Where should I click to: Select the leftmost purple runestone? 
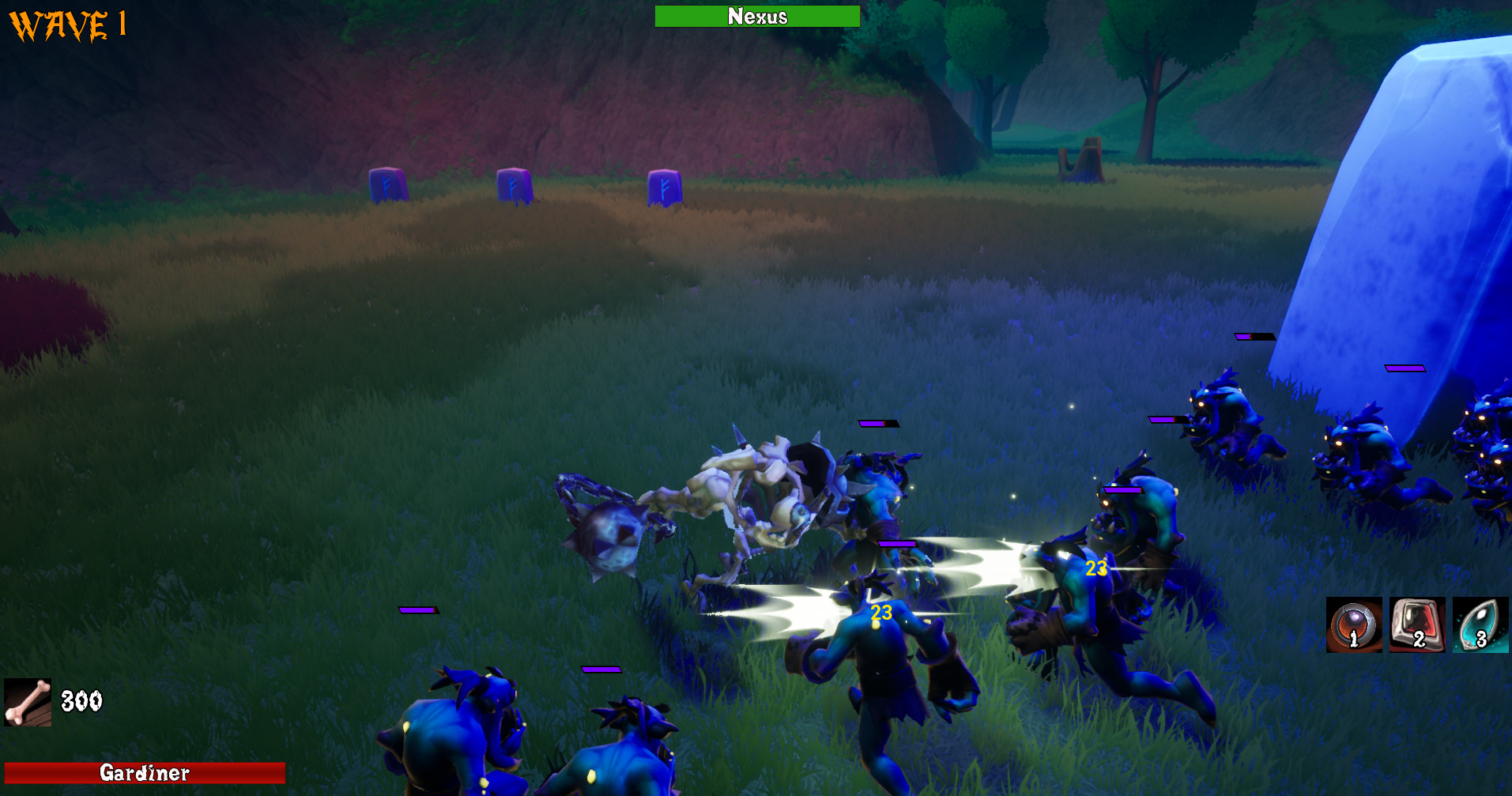pyautogui.click(x=386, y=183)
